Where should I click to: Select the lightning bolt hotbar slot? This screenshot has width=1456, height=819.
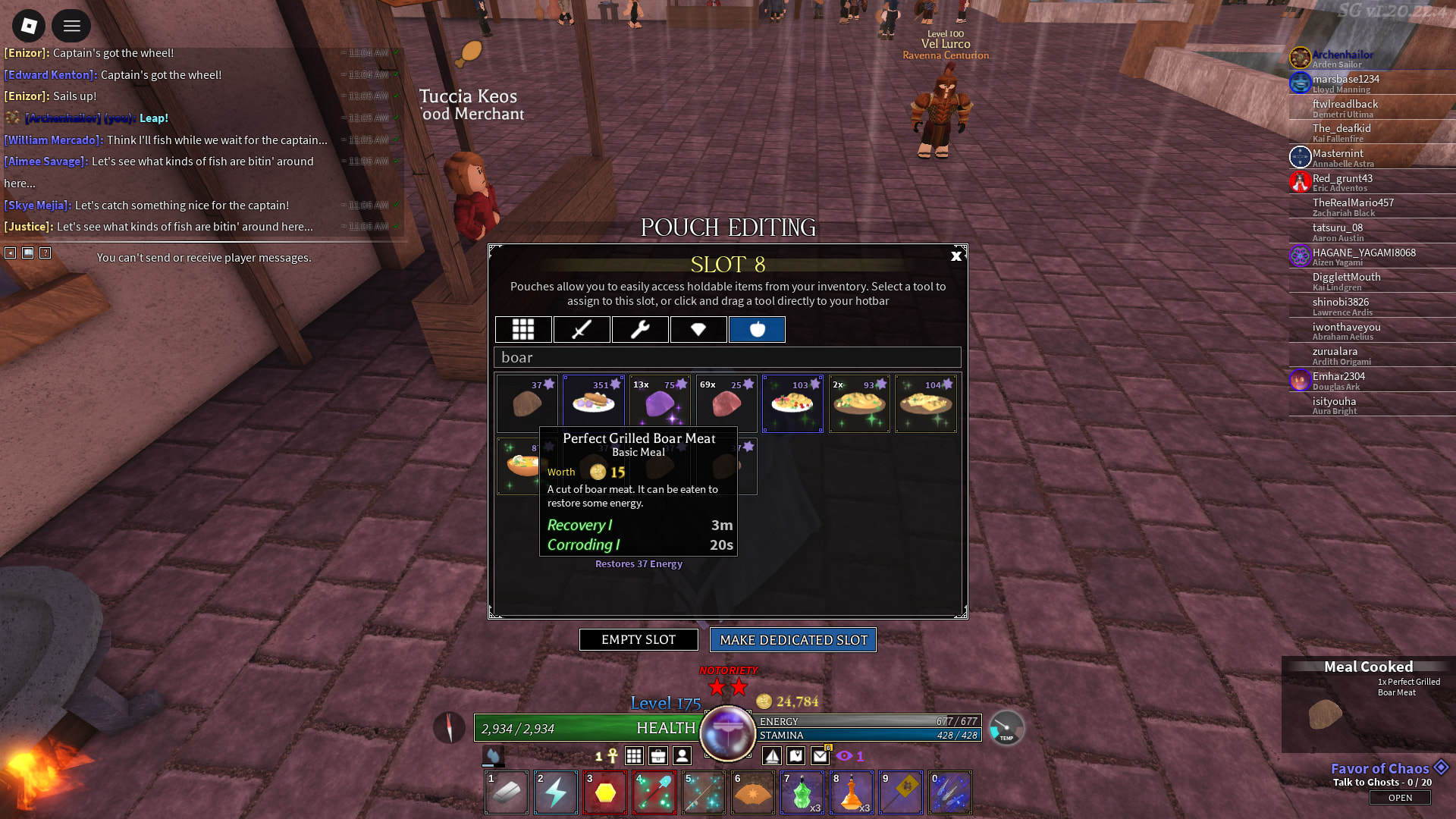[x=556, y=793]
